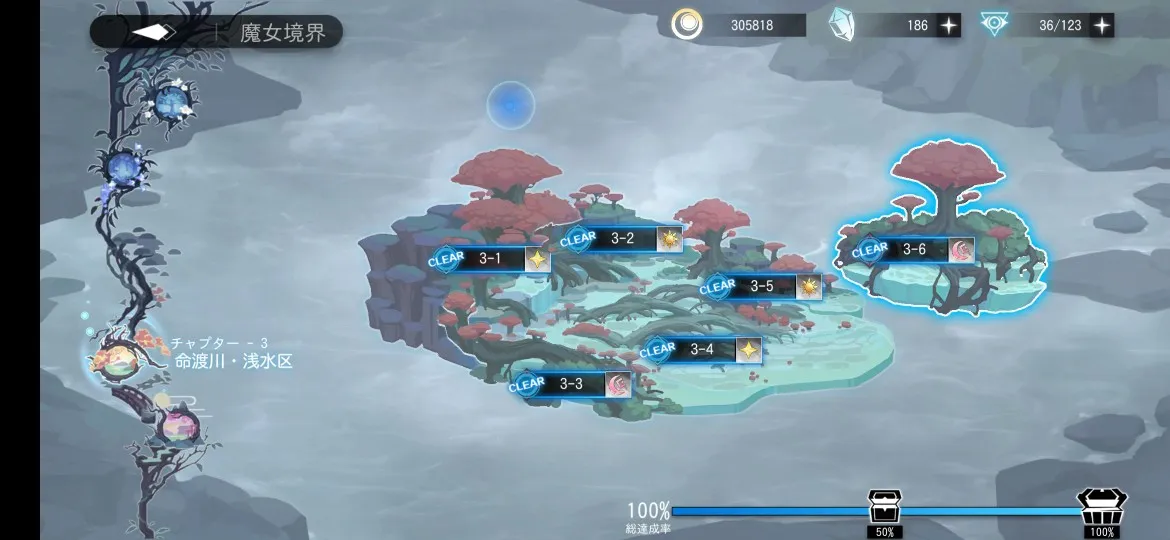
Task: Select Chapter 3 命渡川・浅水区 node
Action: pyautogui.click(x=118, y=357)
